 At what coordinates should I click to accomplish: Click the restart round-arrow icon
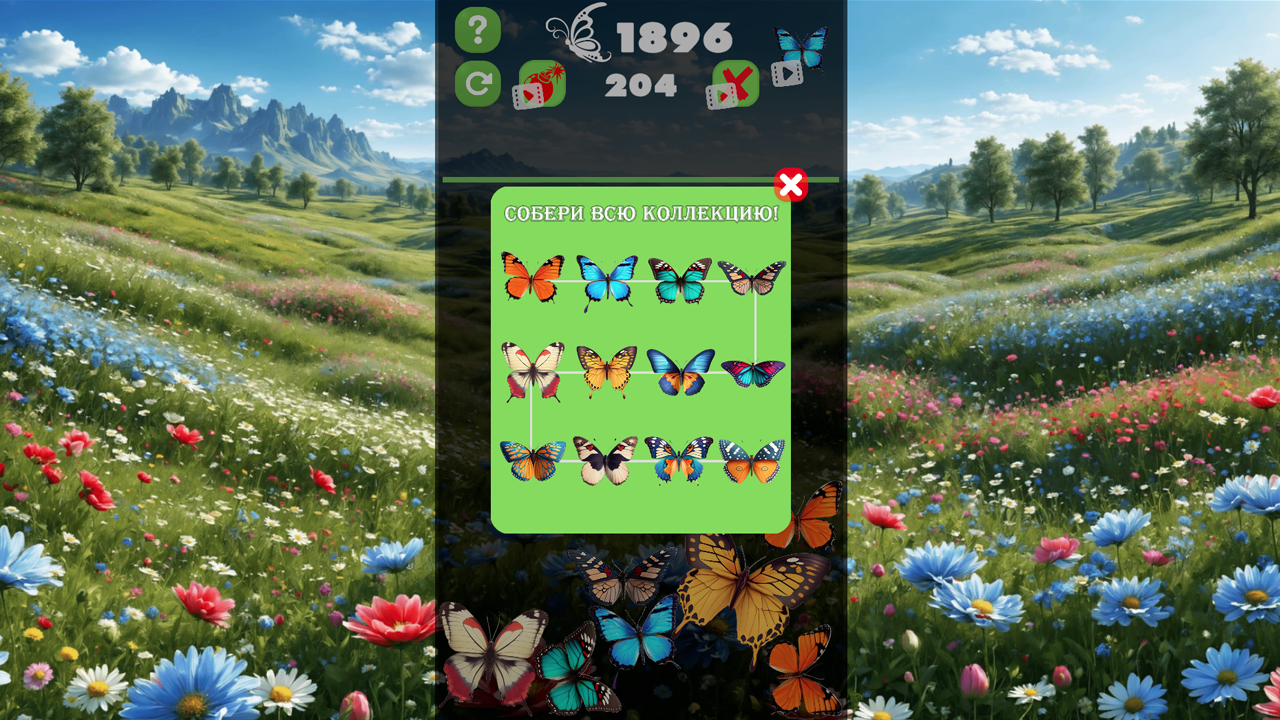click(x=478, y=82)
